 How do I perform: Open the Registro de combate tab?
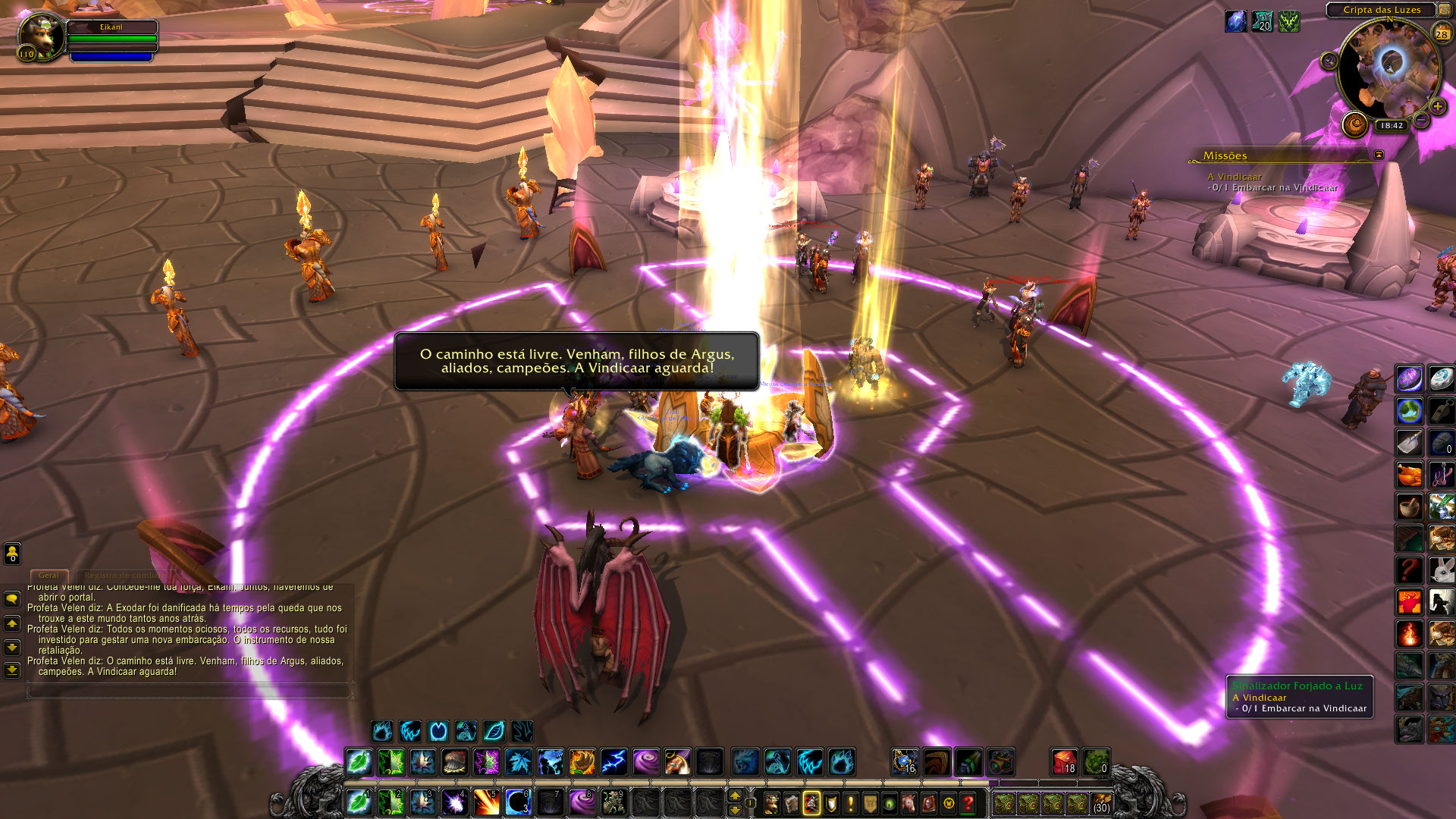coord(121,576)
